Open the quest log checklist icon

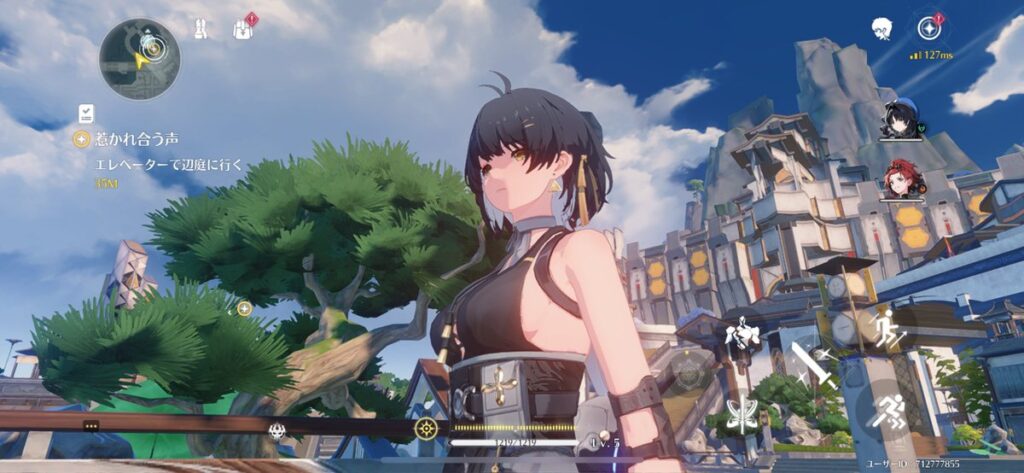click(86, 113)
